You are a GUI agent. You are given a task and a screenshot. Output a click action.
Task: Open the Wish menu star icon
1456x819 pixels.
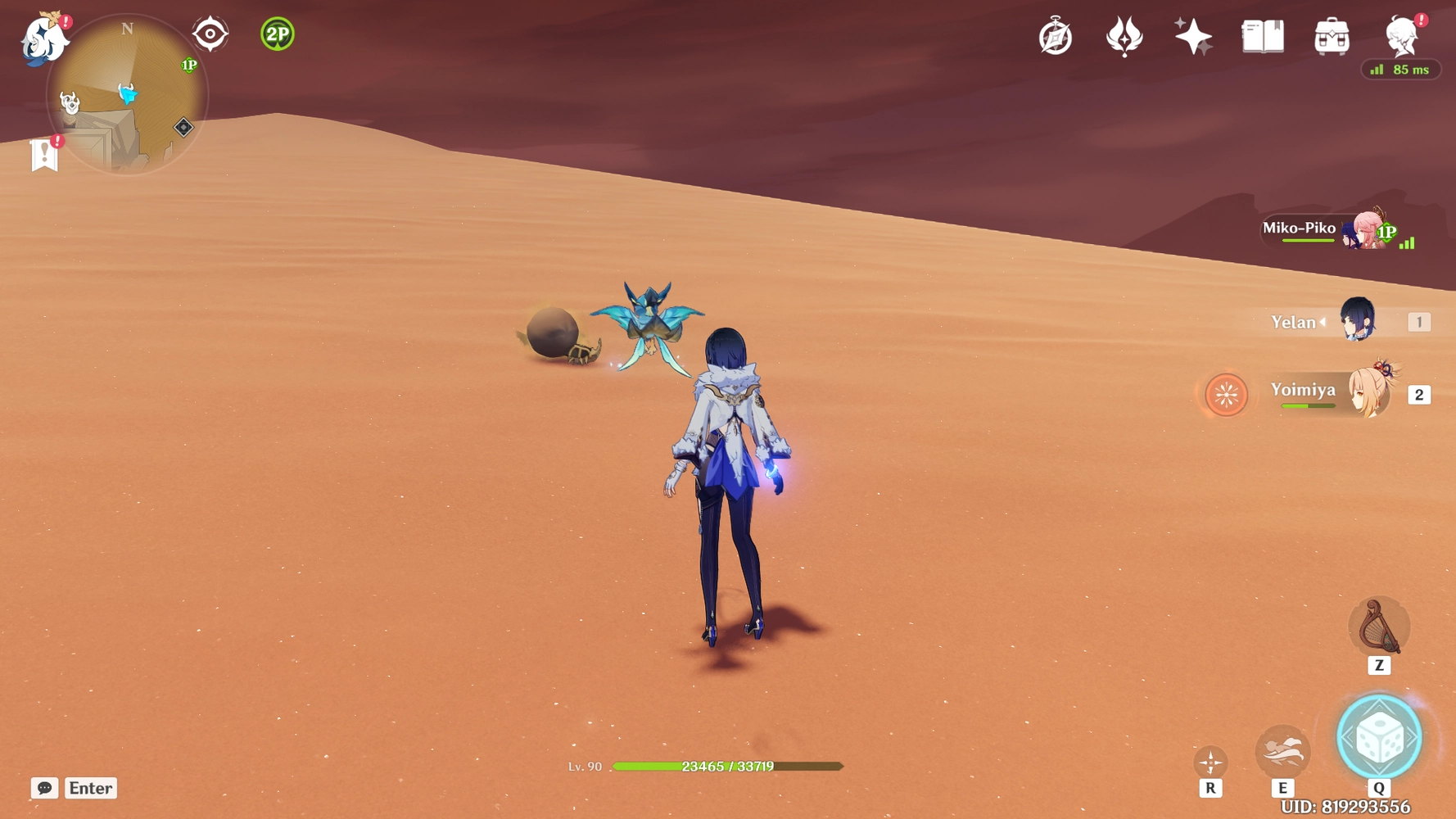(1194, 35)
